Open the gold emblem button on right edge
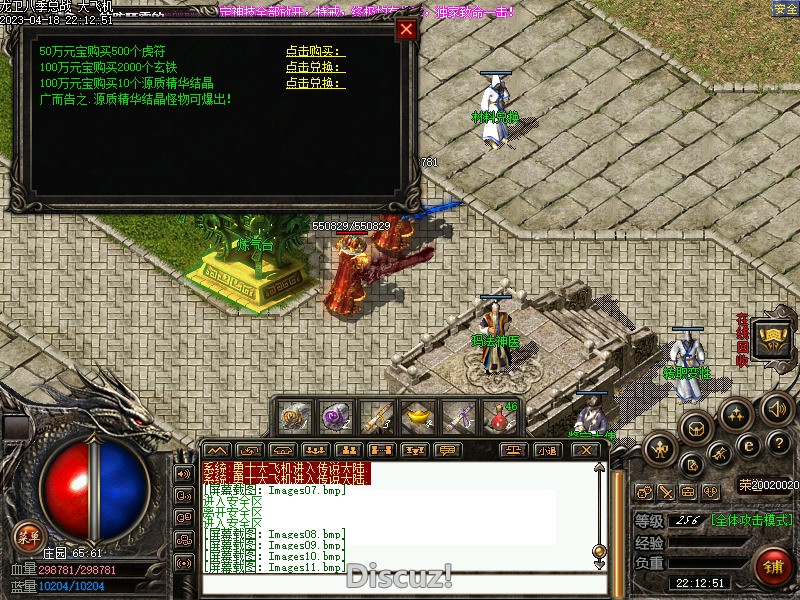The height and width of the screenshot is (600, 800). [772, 339]
